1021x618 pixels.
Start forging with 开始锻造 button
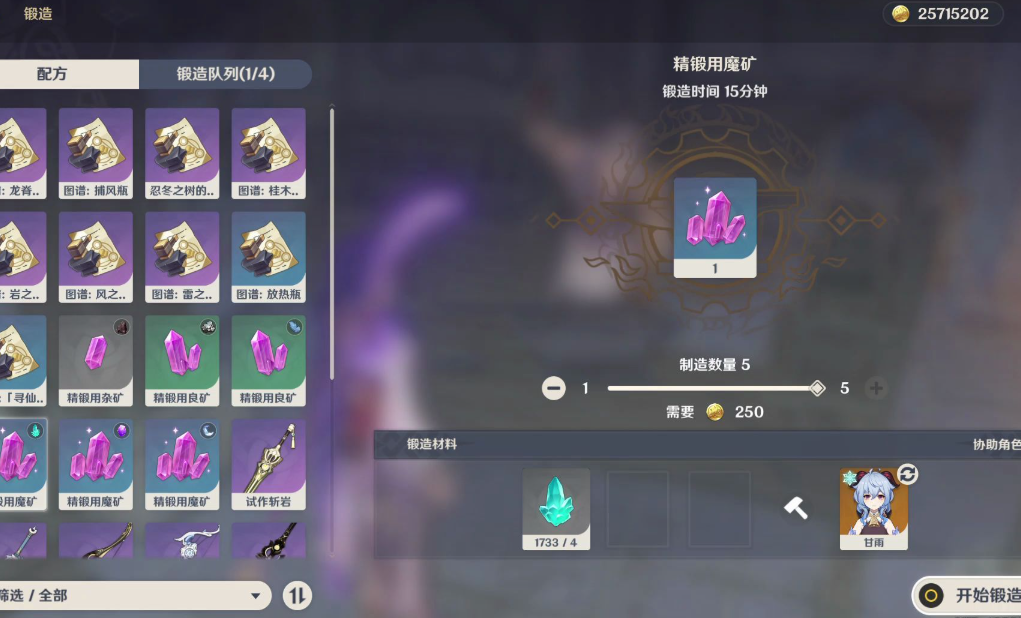pyautogui.click(x=968, y=596)
